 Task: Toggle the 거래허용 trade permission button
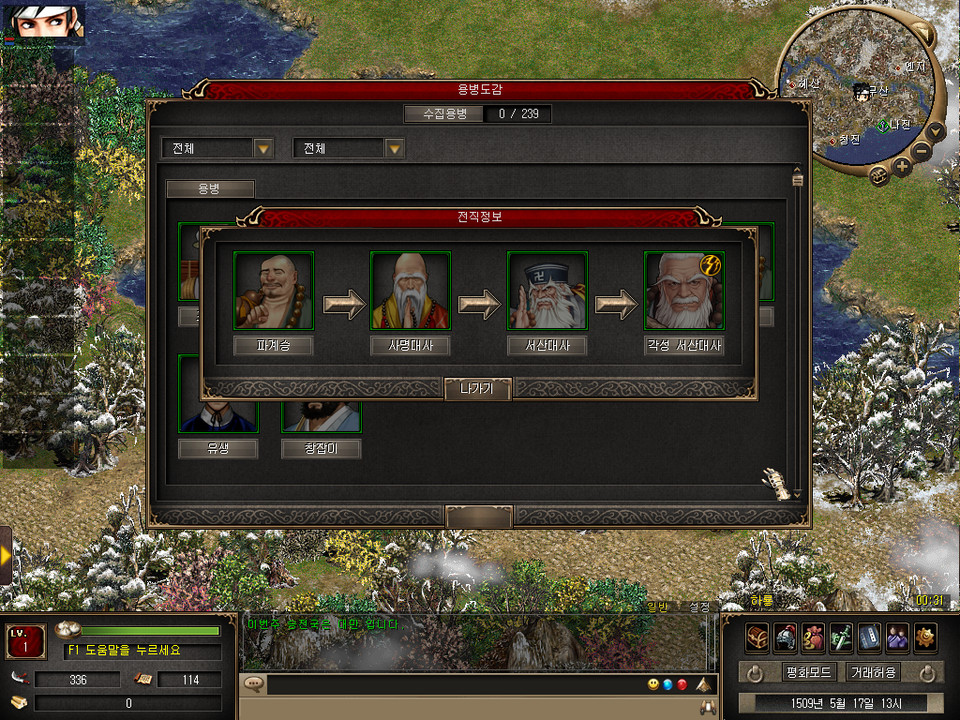[x=872, y=672]
